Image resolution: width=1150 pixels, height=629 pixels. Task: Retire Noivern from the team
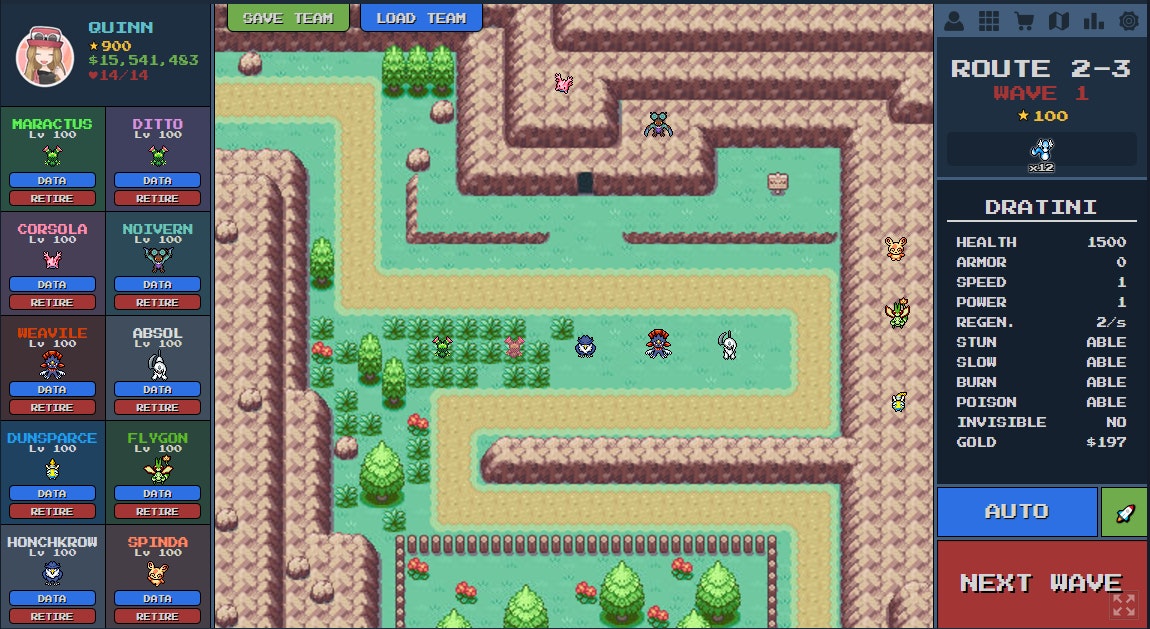pyautogui.click(x=157, y=302)
